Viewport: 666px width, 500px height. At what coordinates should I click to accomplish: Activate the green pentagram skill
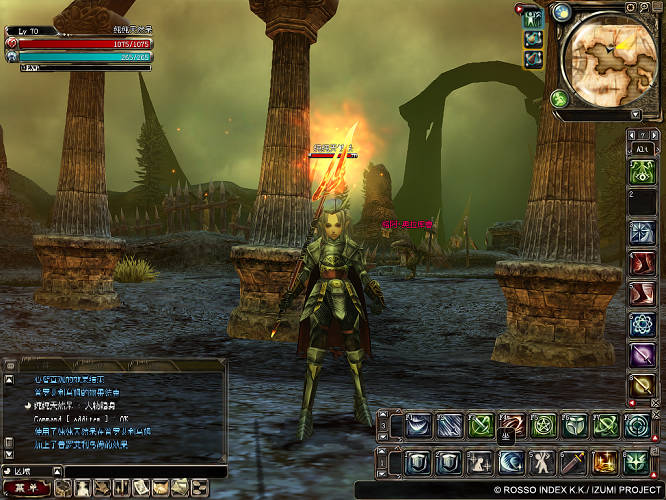(543, 425)
